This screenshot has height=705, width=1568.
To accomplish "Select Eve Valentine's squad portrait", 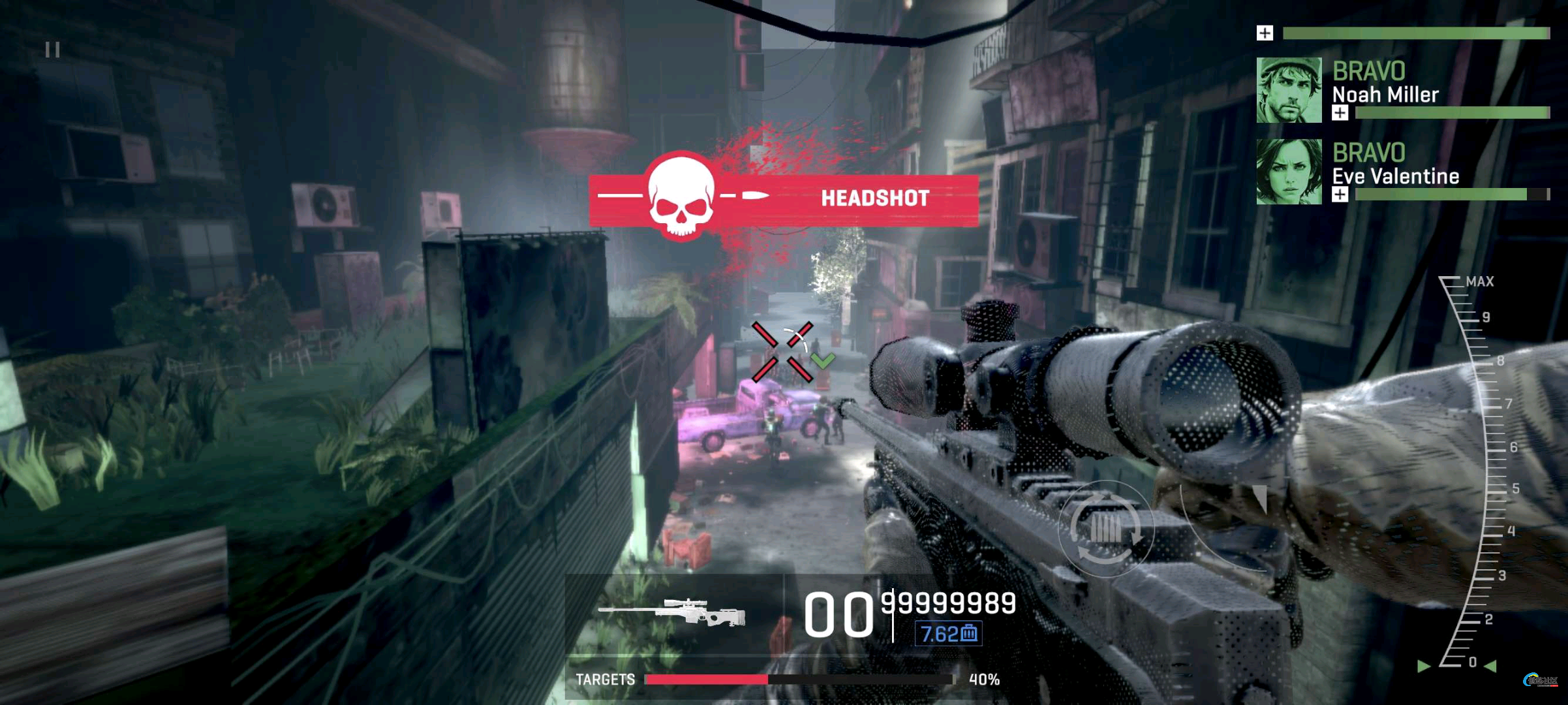I will (1289, 172).
